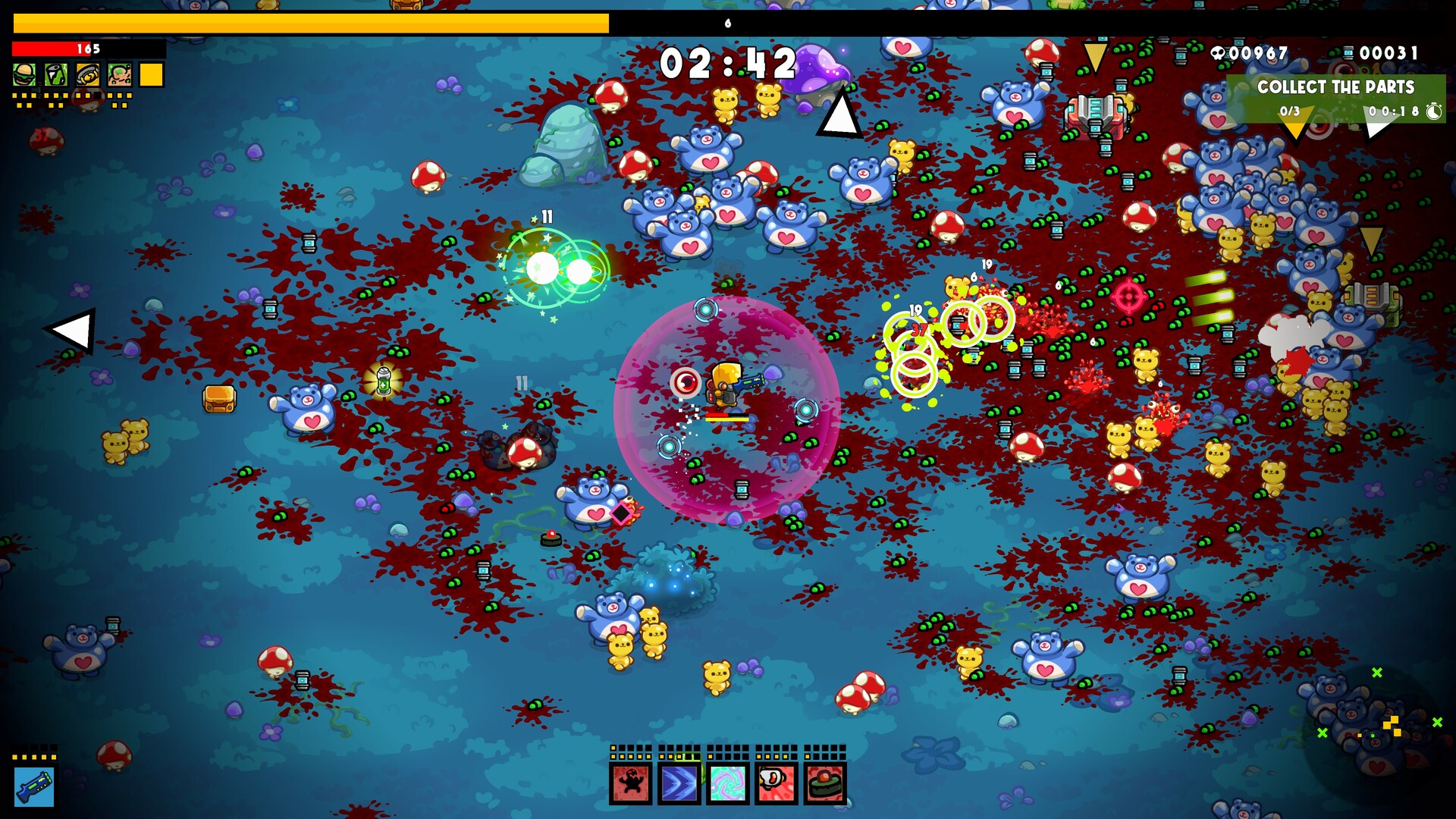1456x819 pixels.
Task: Activate the blue dash arrows ability
Action: [679, 783]
